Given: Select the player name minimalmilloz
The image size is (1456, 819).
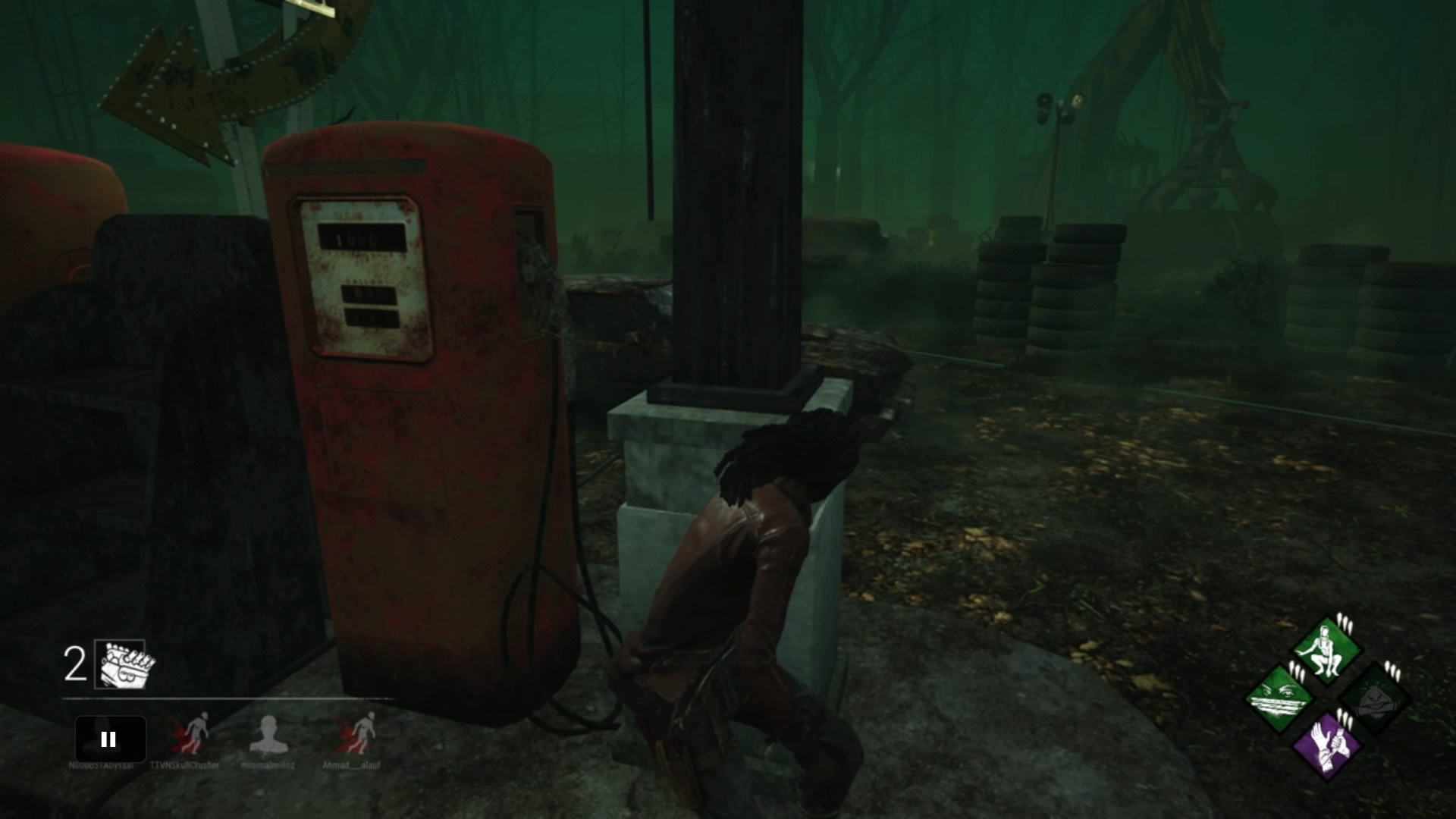Looking at the screenshot, I should (x=268, y=765).
